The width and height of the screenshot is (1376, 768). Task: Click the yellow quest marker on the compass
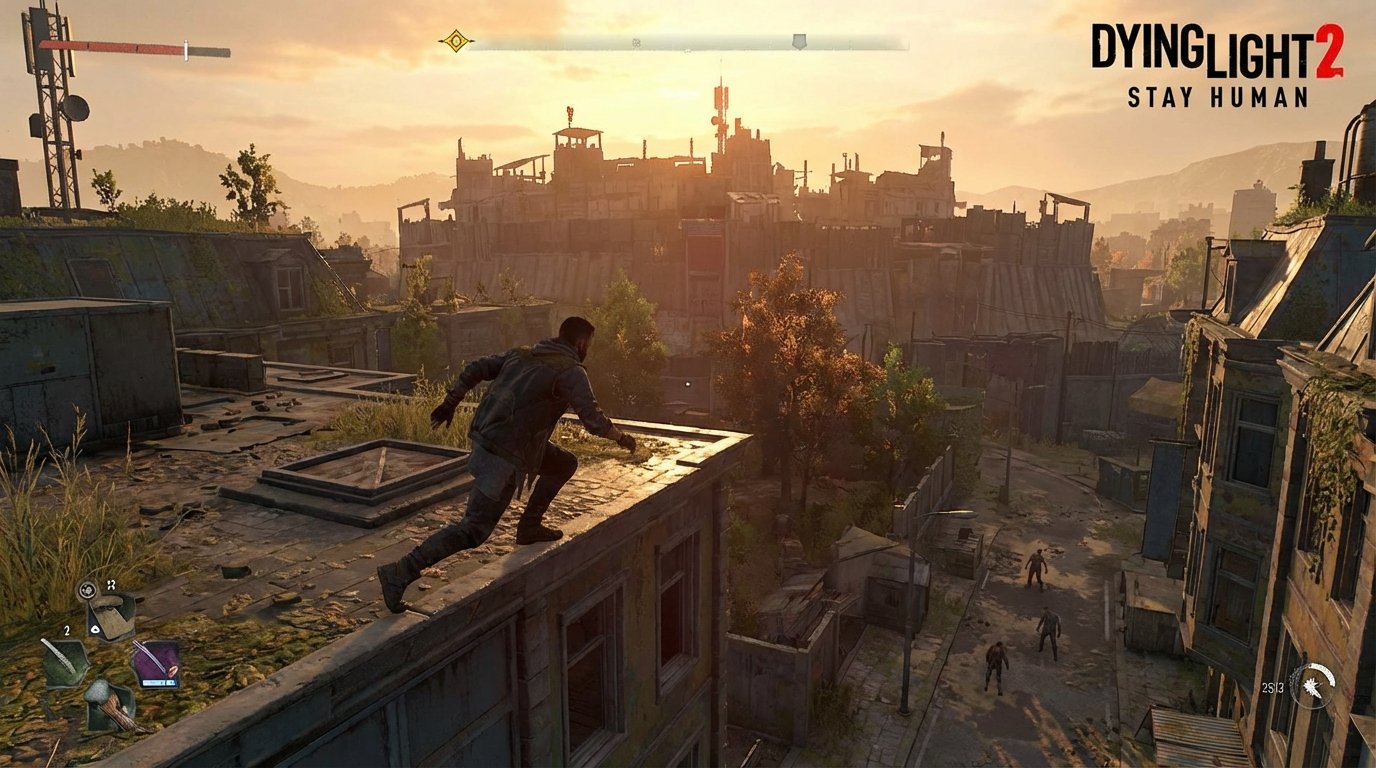pyautogui.click(x=455, y=41)
